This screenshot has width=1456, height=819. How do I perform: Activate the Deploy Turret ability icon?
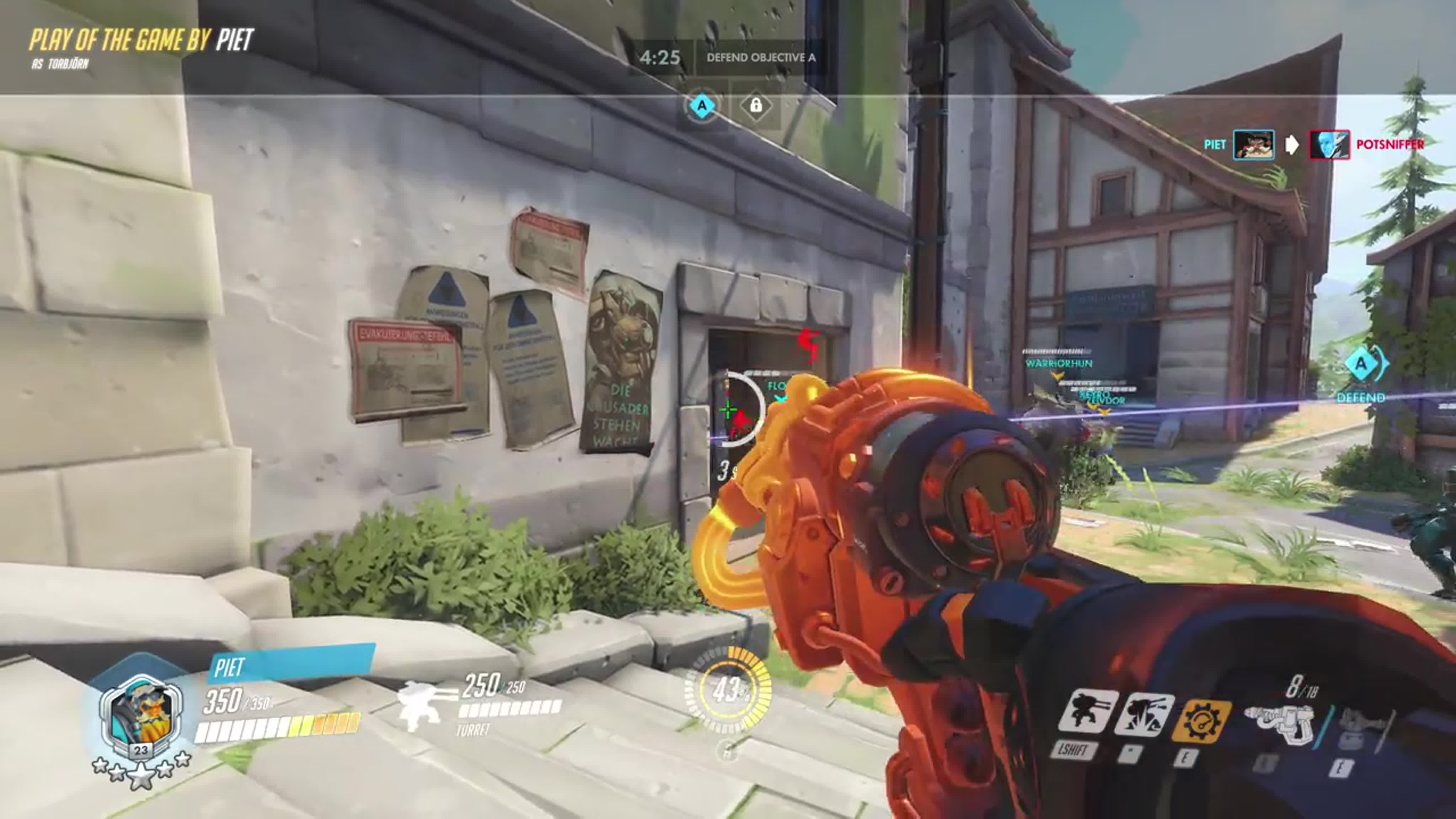pyautogui.click(x=1087, y=712)
